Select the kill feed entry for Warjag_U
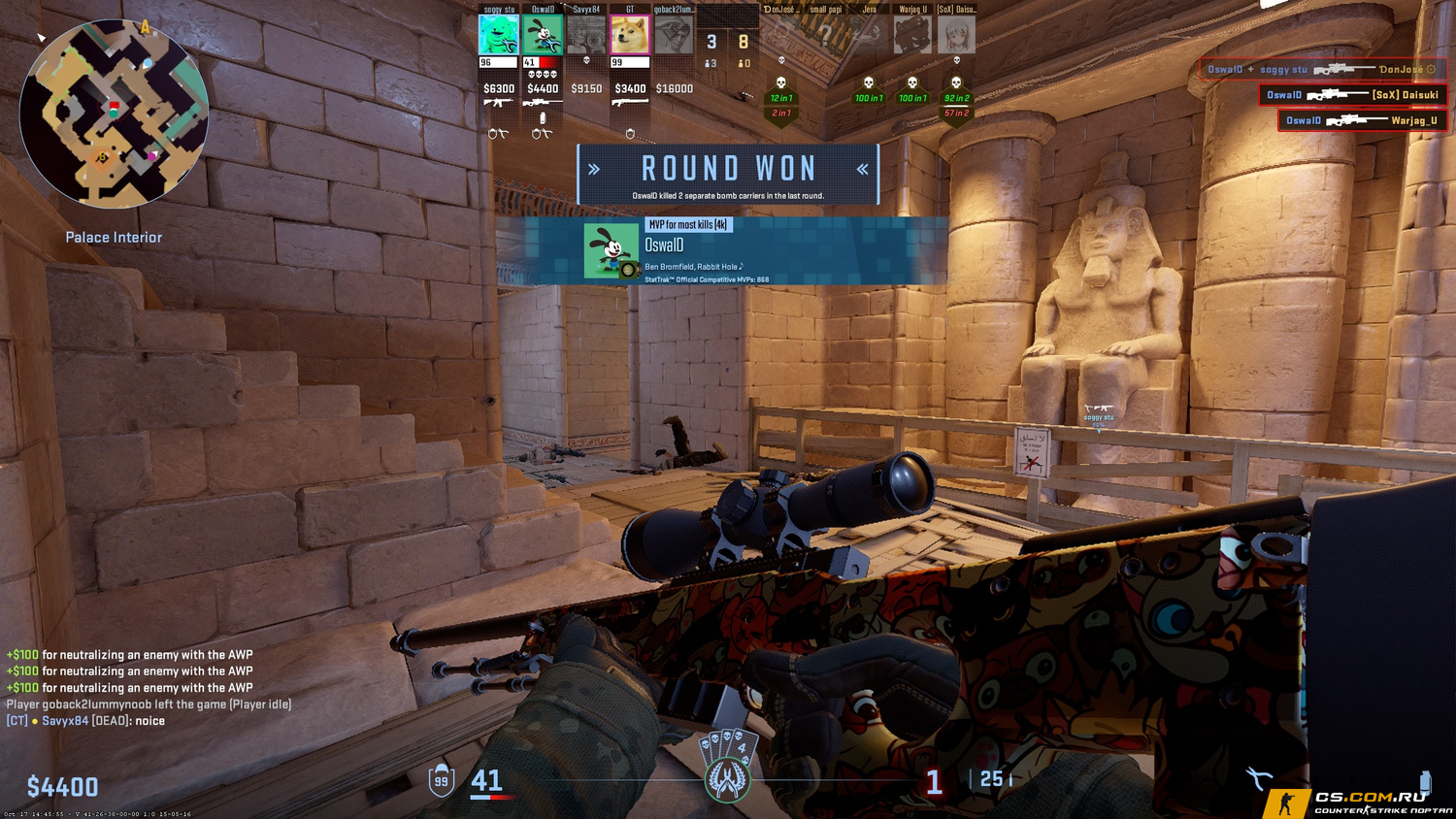This screenshot has height=819, width=1456. coord(1362,120)
